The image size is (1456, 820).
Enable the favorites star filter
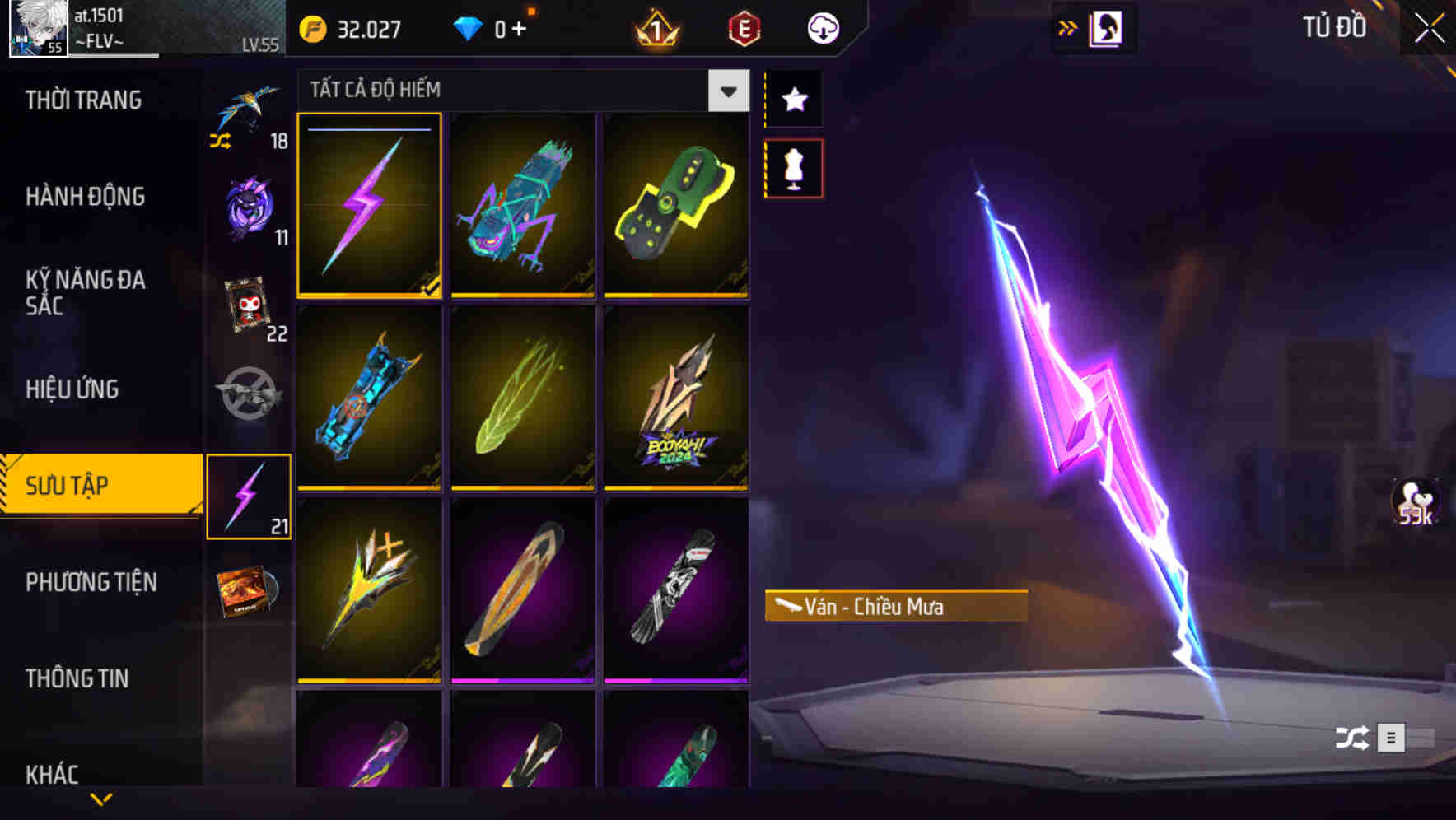[x=794, y=99]
